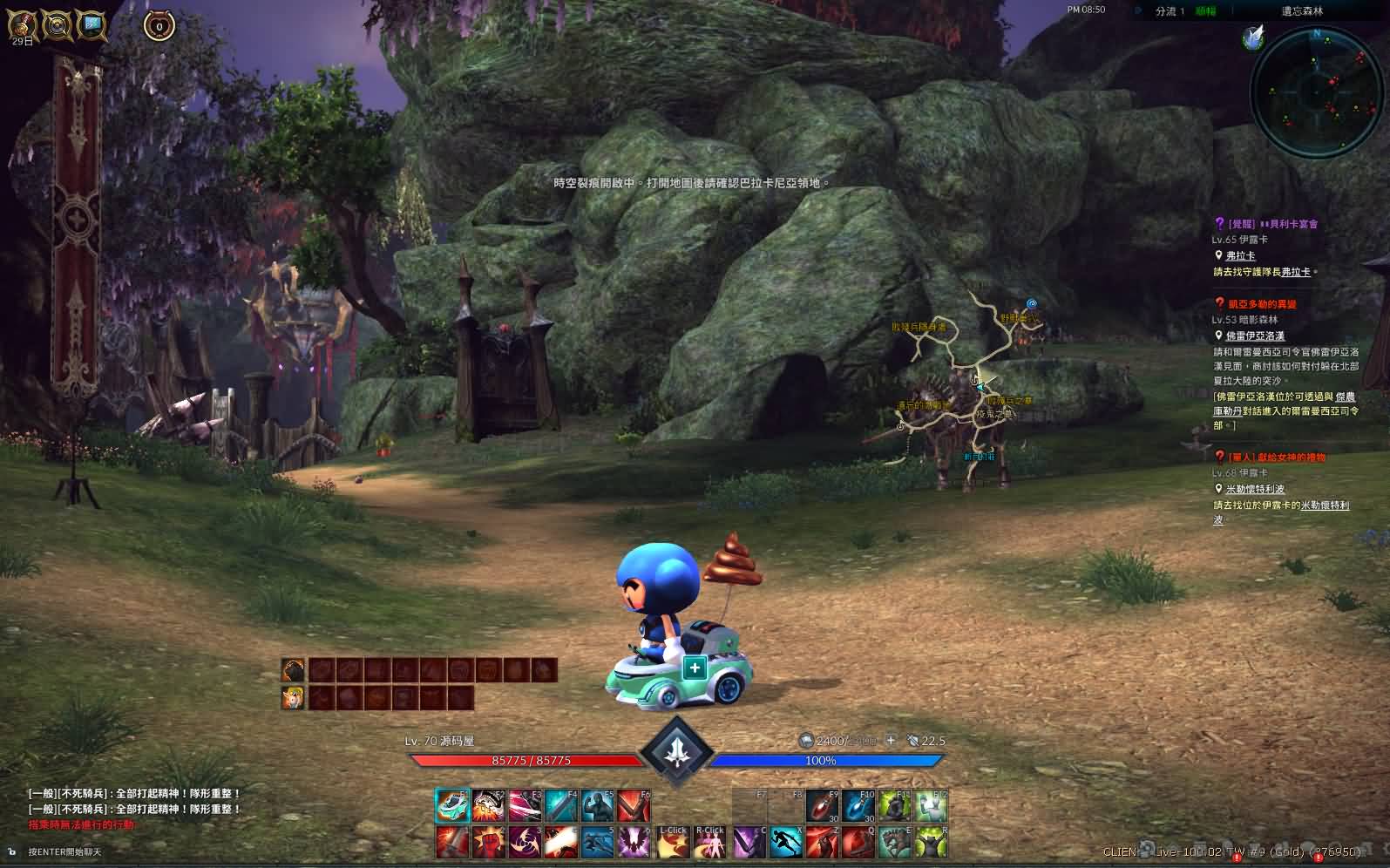Click the winged badge icon beside the minimap

(1253, 37)
